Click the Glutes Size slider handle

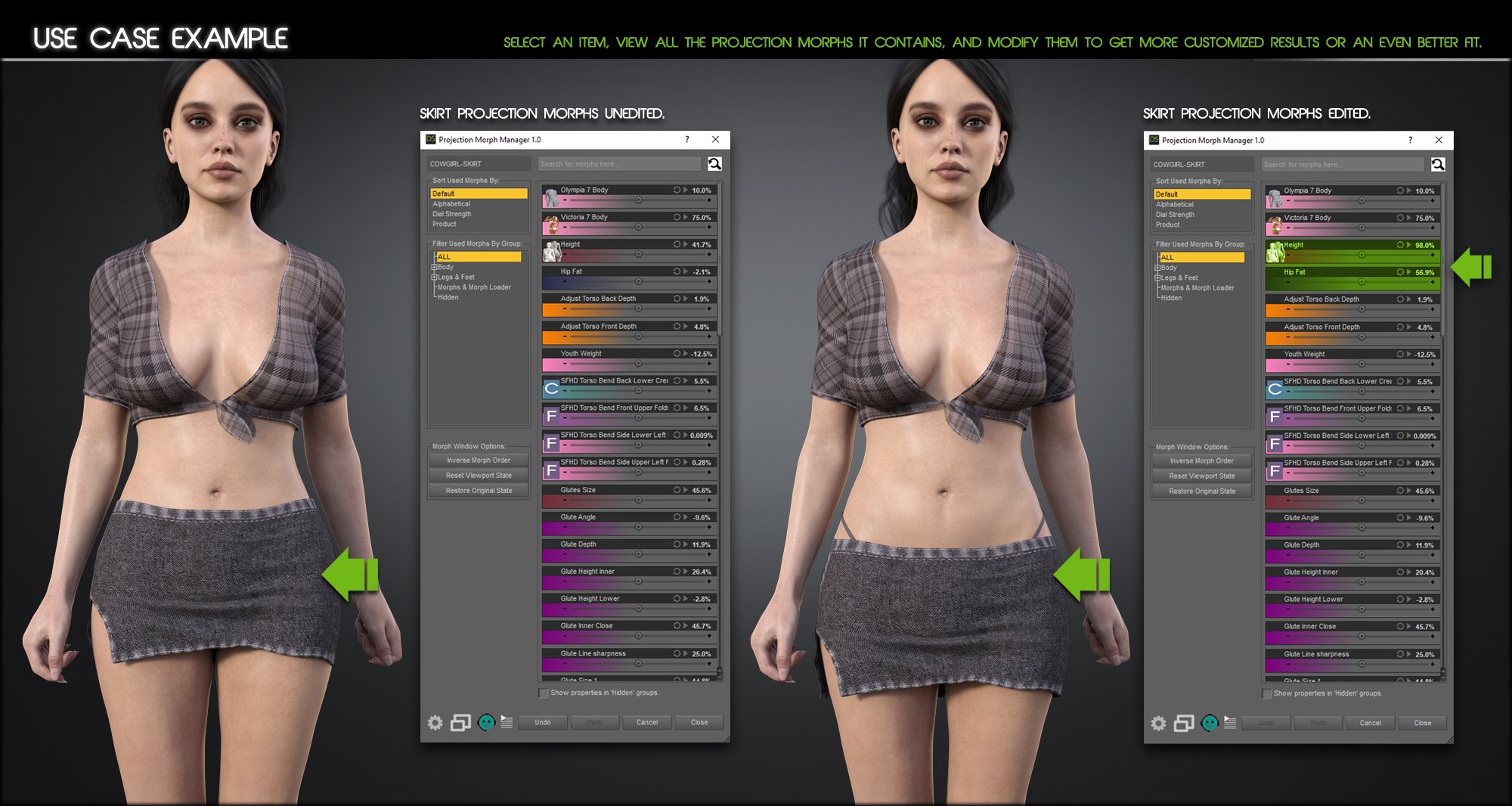click(637, 501)
